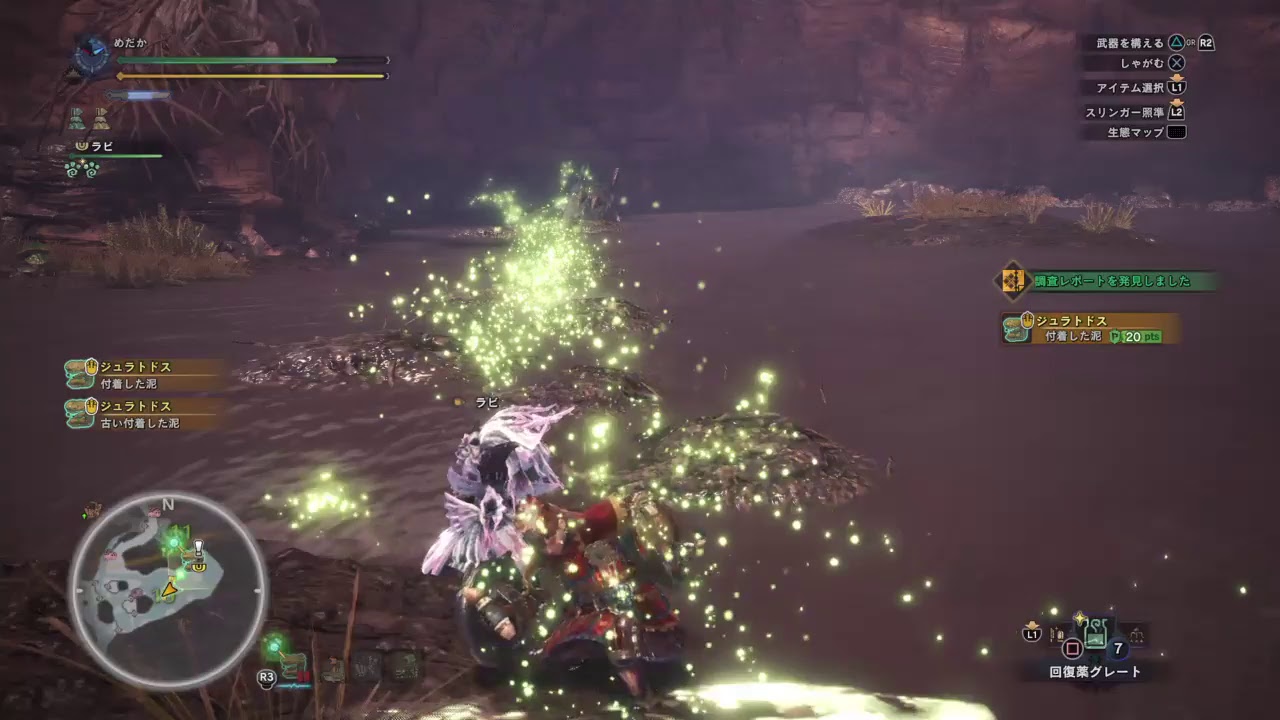Expand the item pouch to the left
Viewport: 1280px width, 720px height.
pos(1058,633)
